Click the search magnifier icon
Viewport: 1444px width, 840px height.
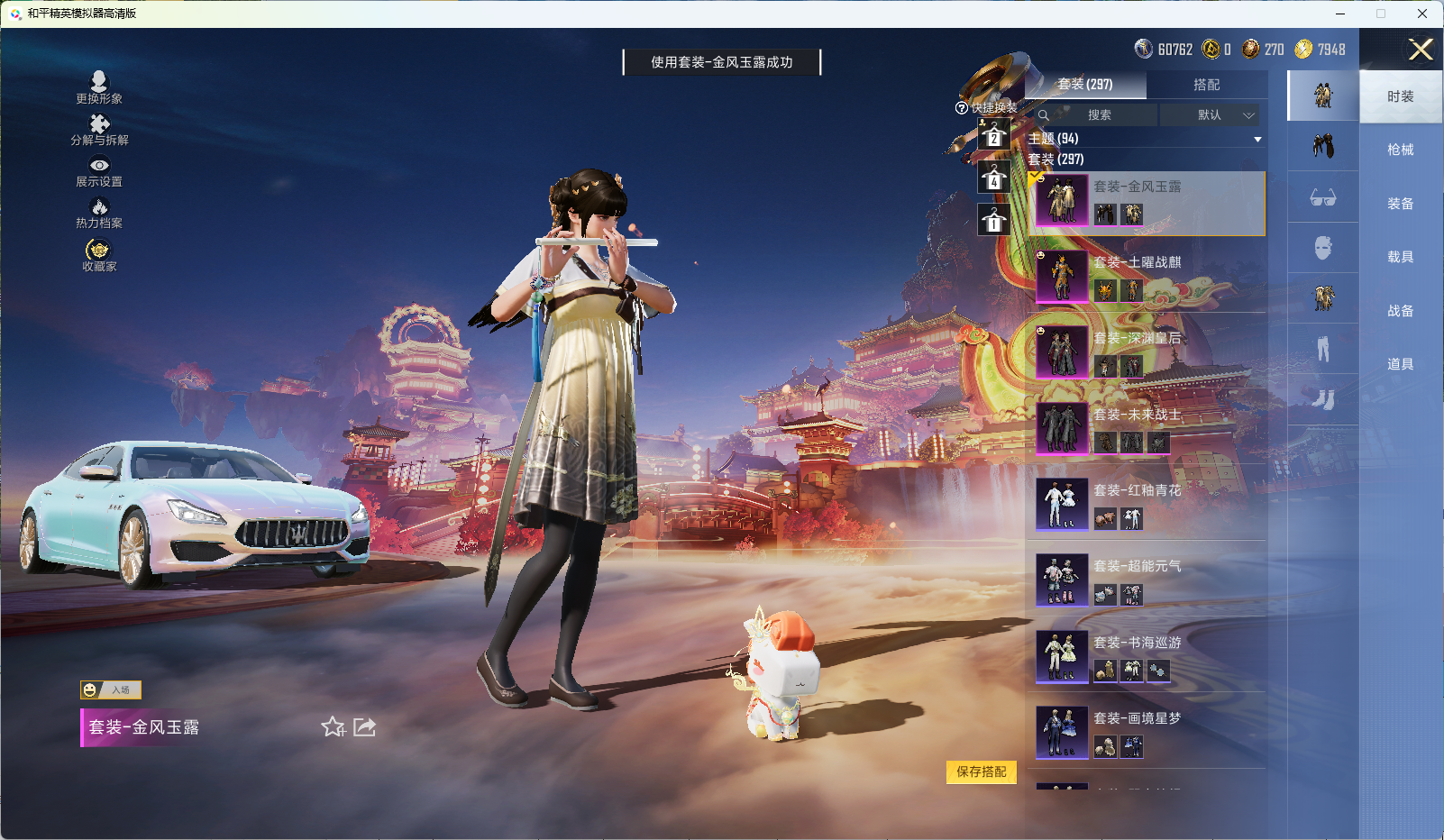pos(1044,115)
